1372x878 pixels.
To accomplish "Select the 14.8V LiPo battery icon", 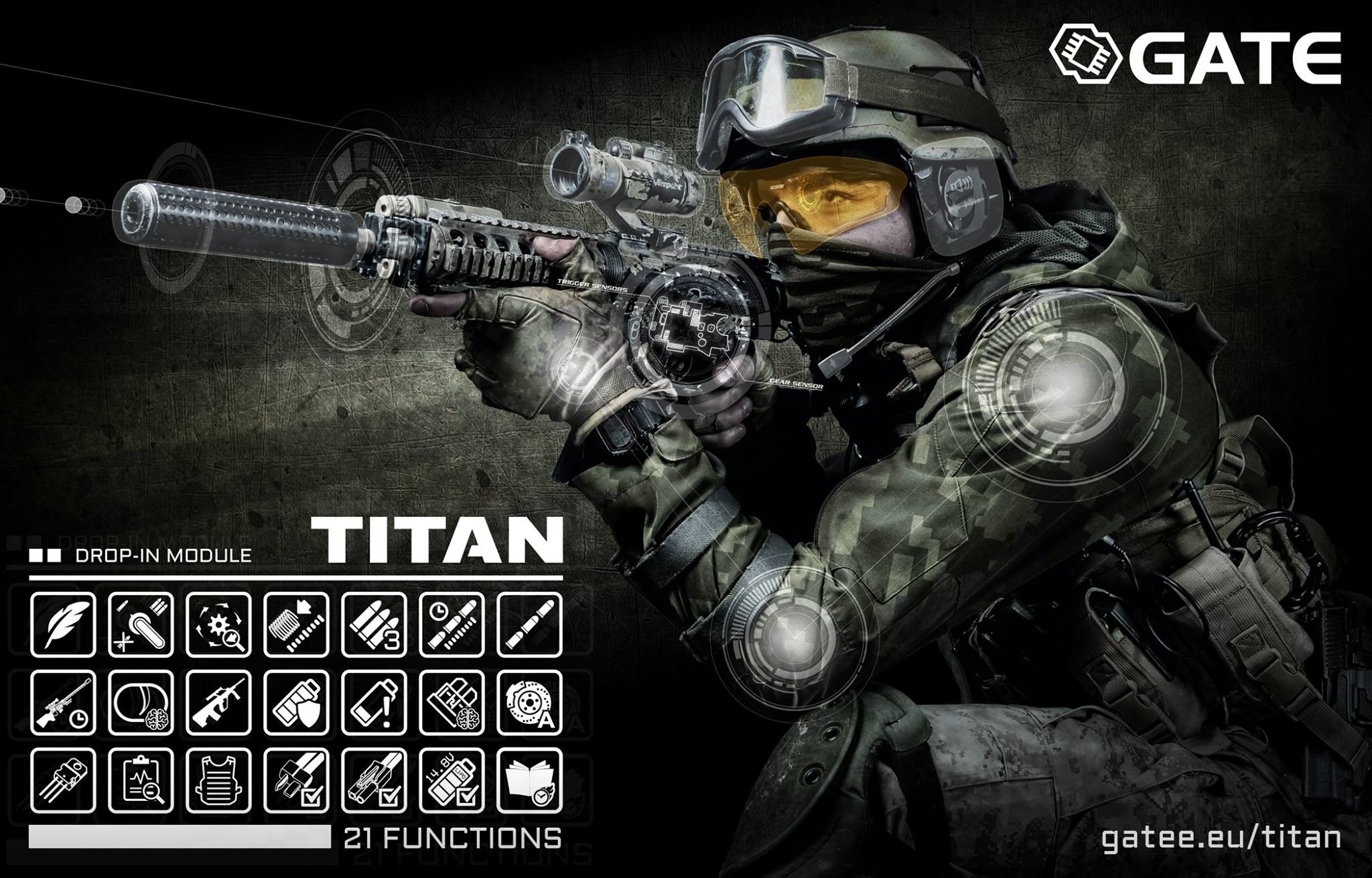I will pyautogui.click(x=452, y=779).
